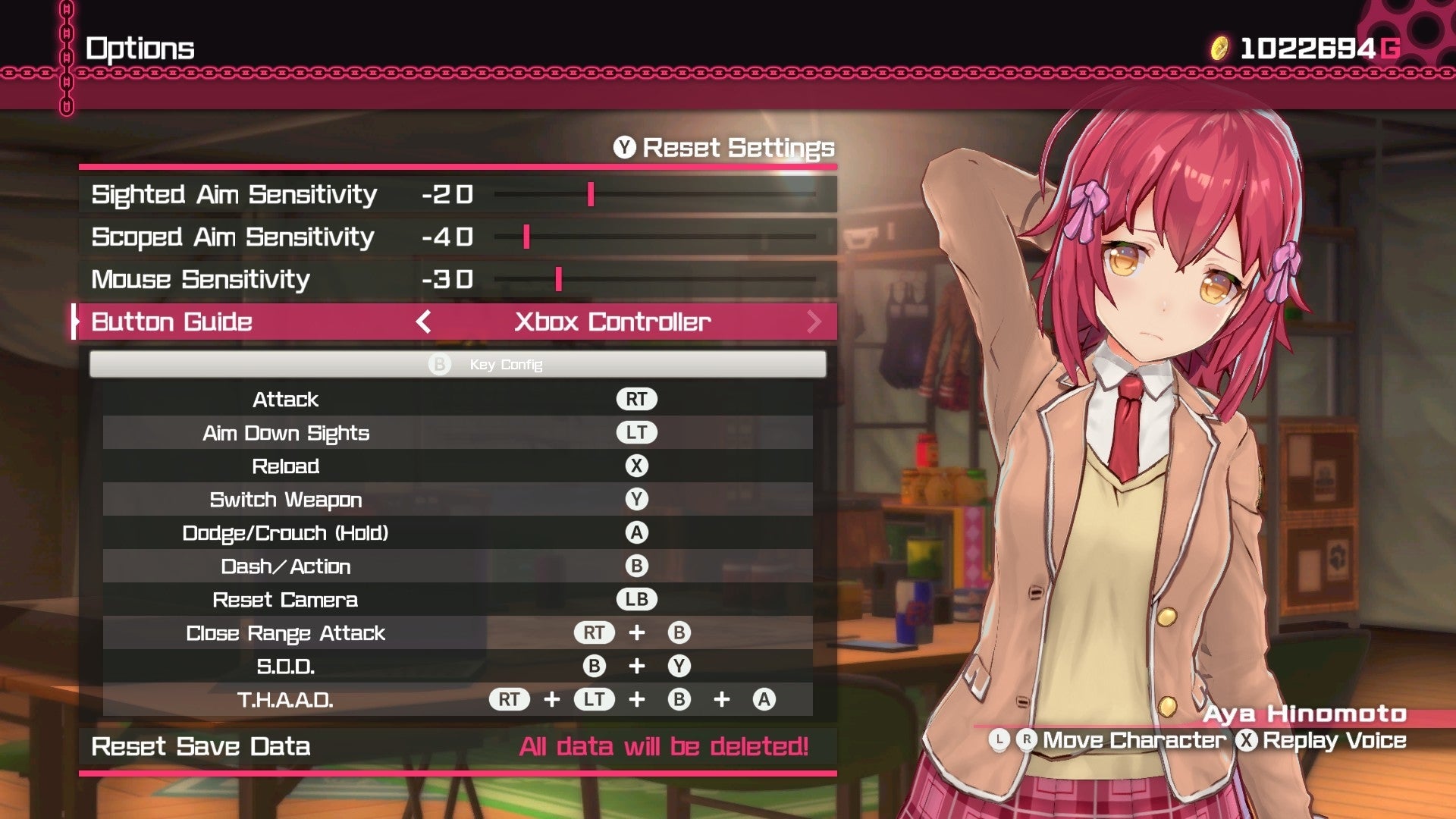
Task: Click the B icon next to Dash/Action
Action: pyautogui.click(x=637, y=566)
